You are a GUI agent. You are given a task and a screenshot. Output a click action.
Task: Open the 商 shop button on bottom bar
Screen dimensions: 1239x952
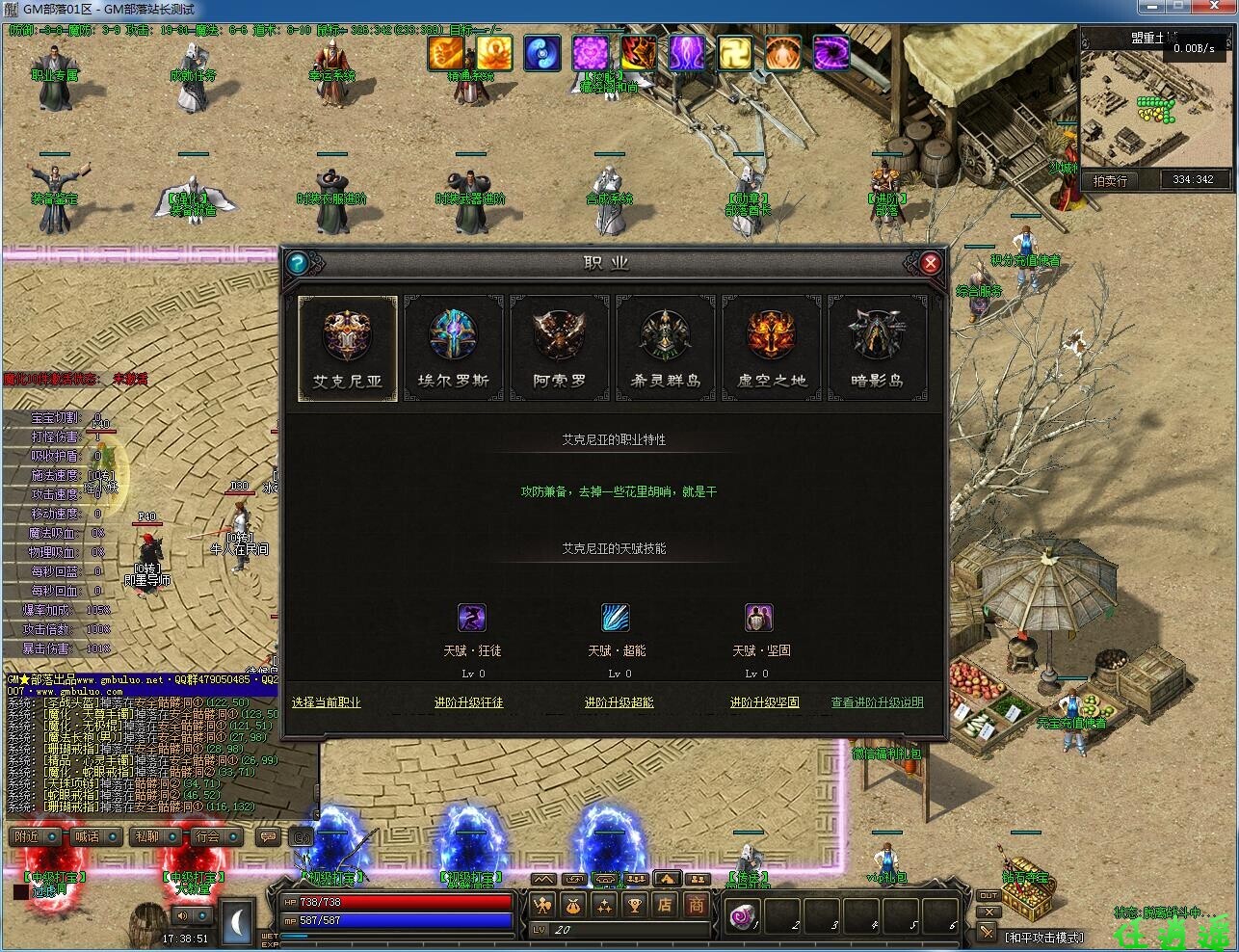click(x=696, y=905)
